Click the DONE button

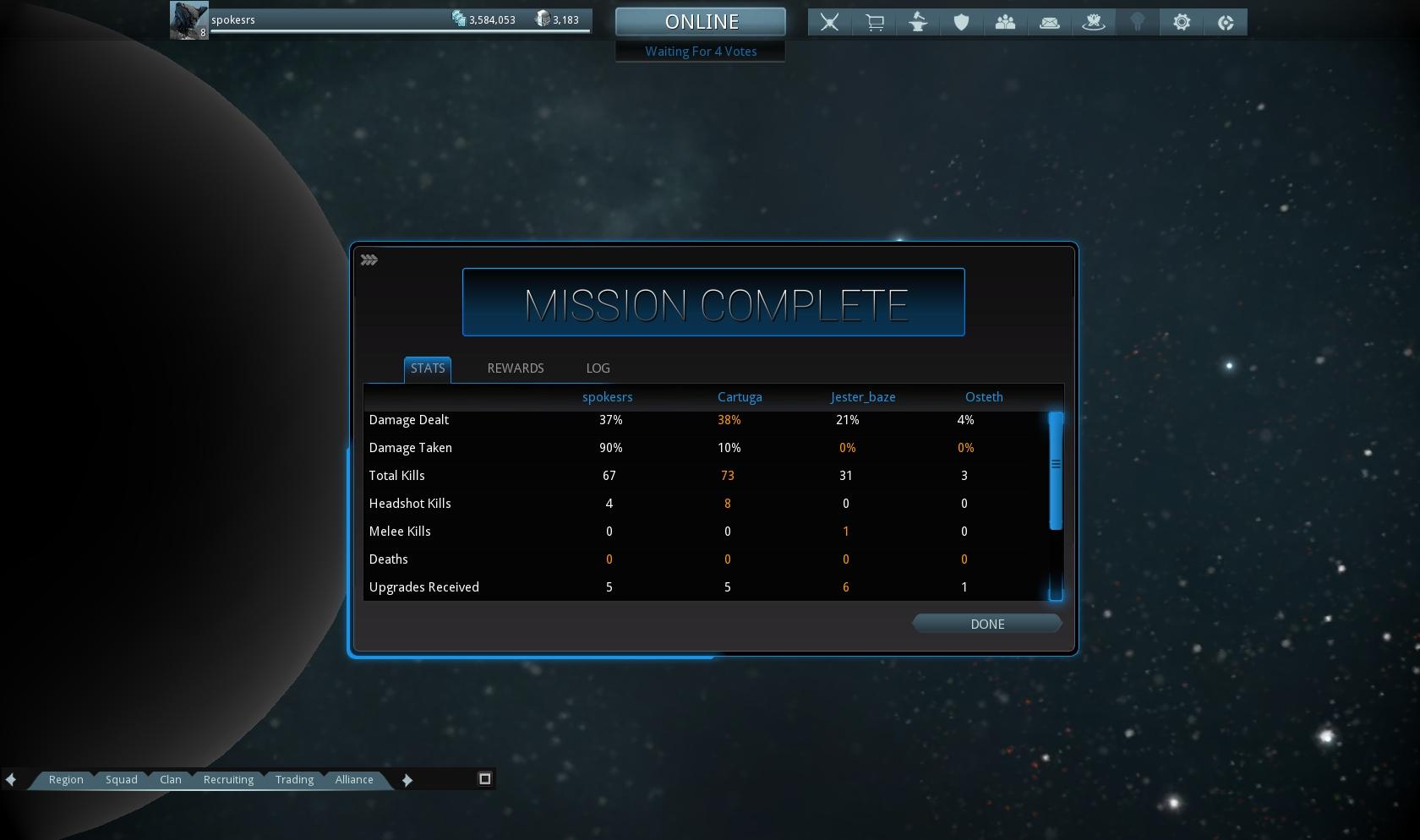(x=986, y=624)
